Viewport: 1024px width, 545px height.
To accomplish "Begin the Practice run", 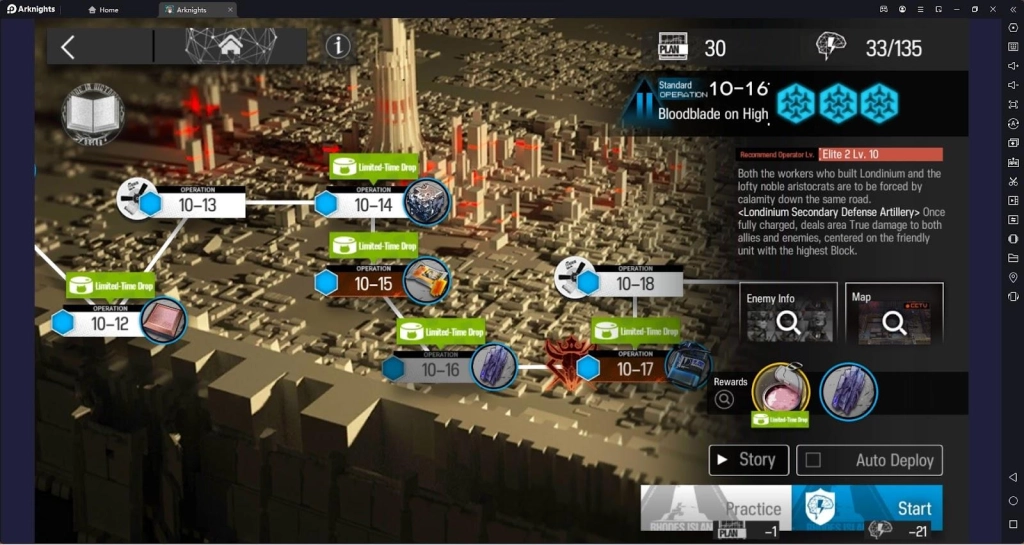I will point(716,509).
